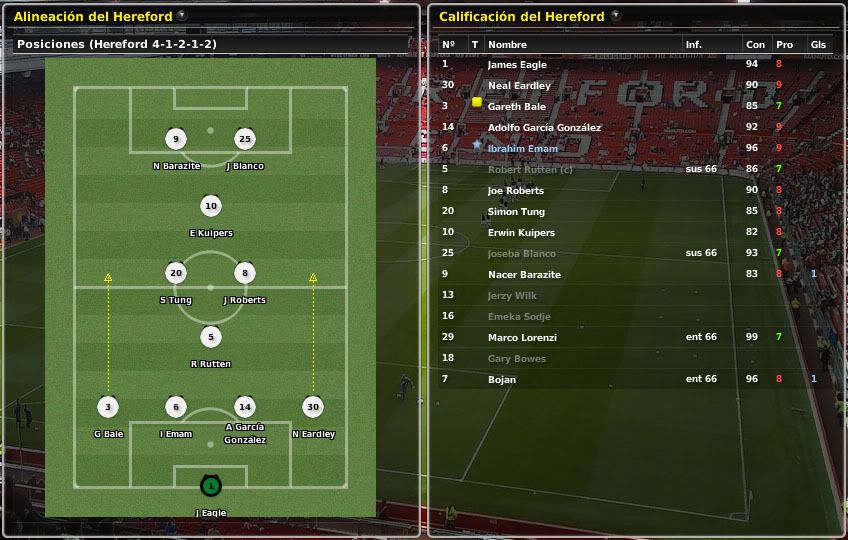Open Bojan's player row
848x540 pixels.
pos(503,380)
